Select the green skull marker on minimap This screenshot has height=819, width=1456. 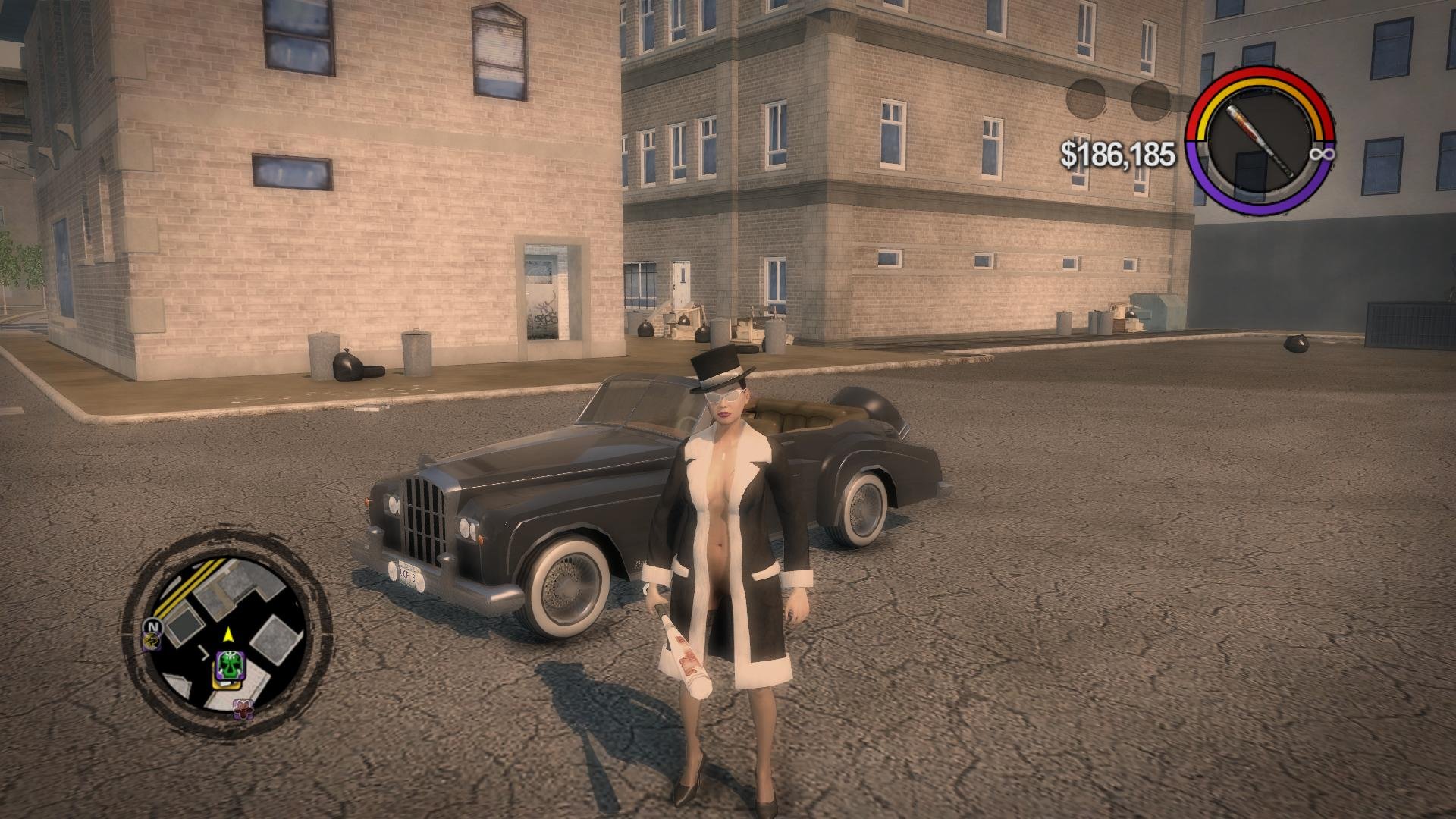pyautogui.click(x=227, y=666)
